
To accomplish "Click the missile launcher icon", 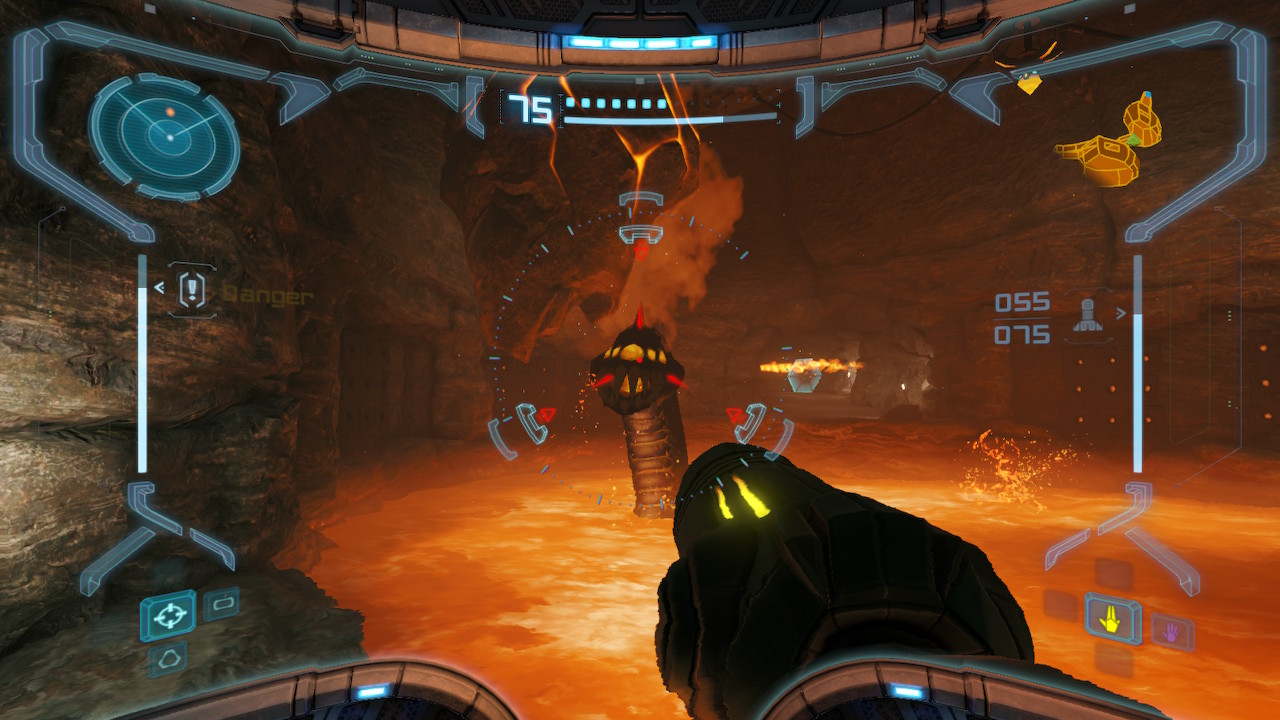I will (1087, 316).
